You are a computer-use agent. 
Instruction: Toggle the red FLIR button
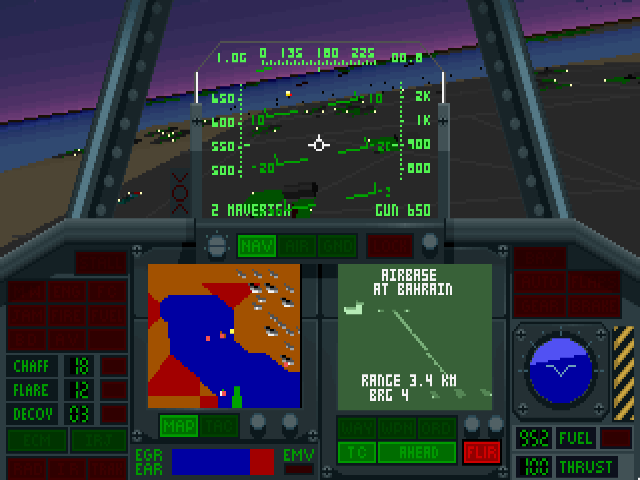point(481,451)
